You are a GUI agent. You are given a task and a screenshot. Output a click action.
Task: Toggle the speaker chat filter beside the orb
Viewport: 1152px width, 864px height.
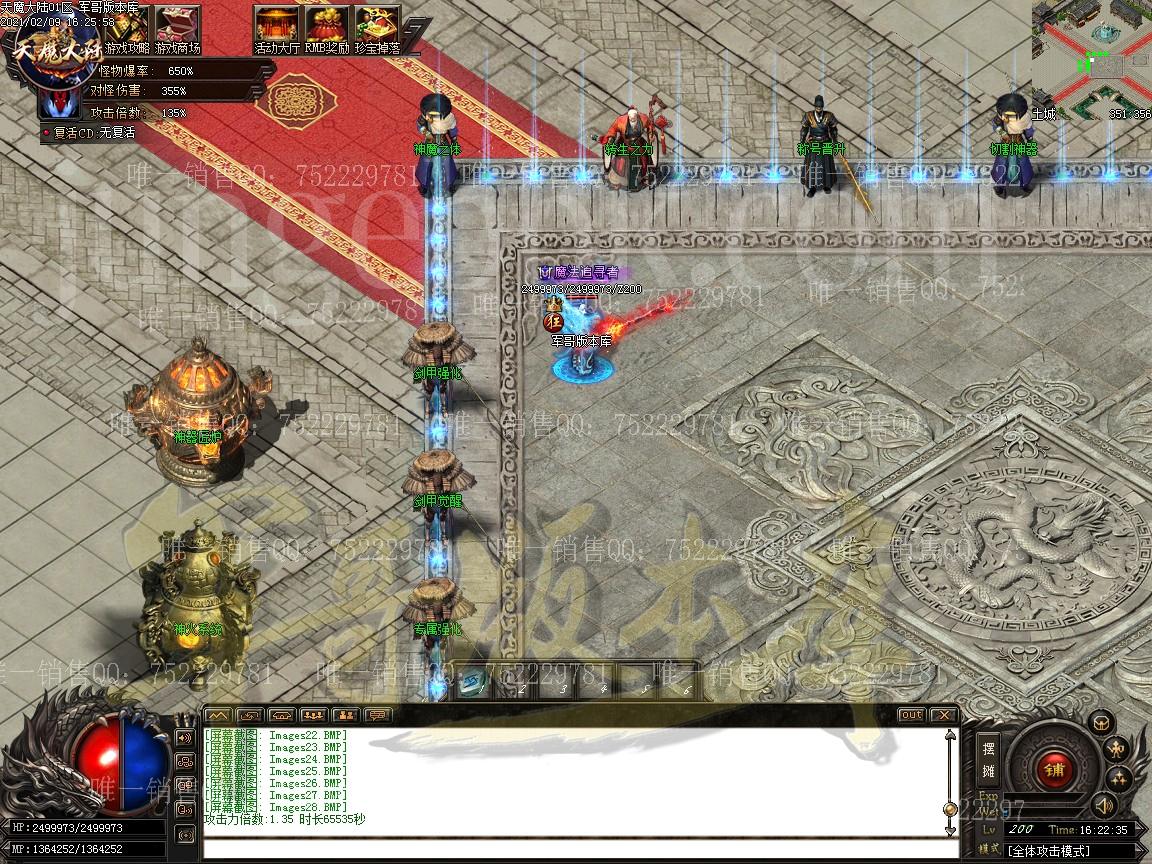pyautogui.click(x=185, y=738)
